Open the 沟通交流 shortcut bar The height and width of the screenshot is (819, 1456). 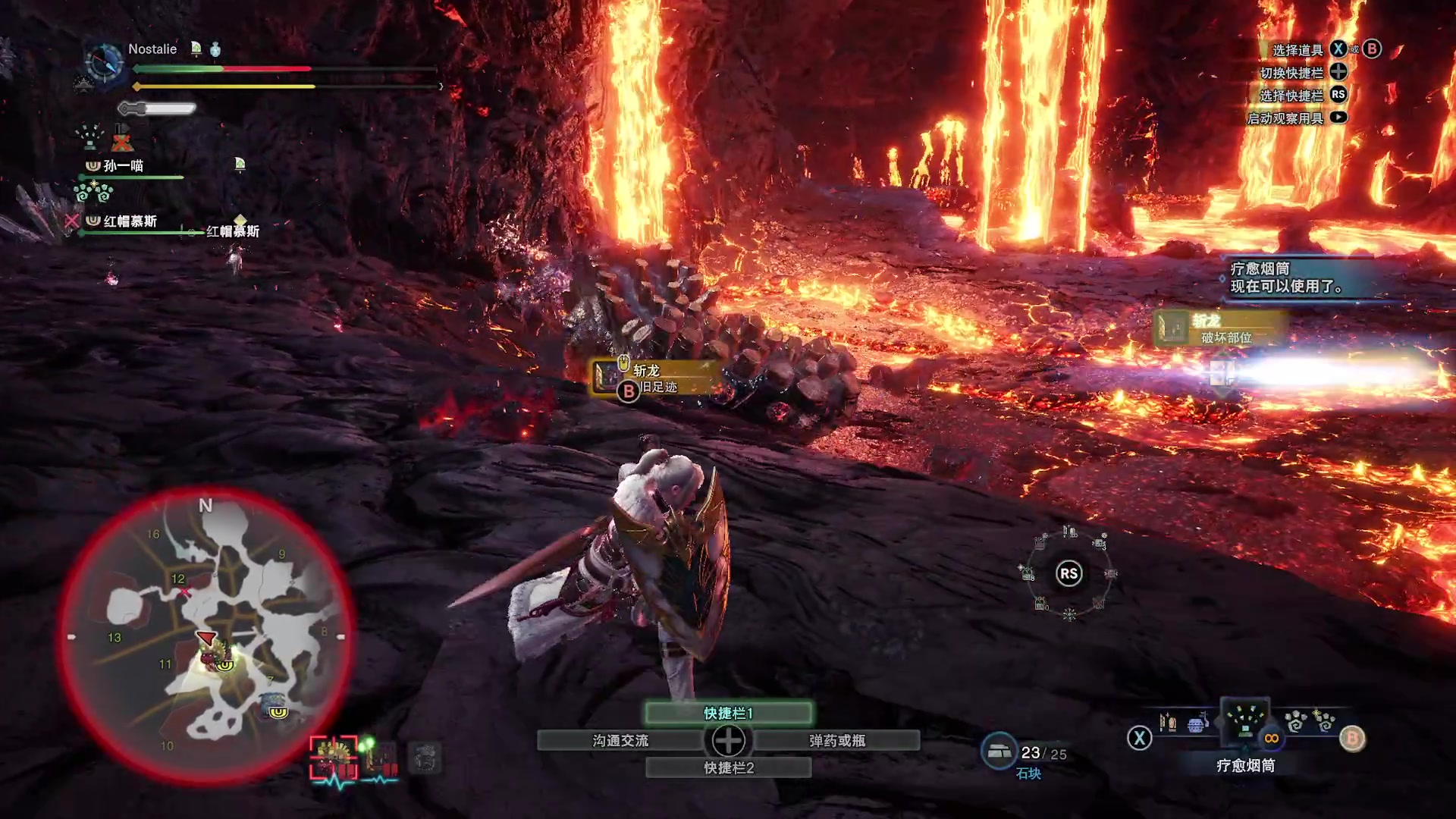[x=620, y=740]
